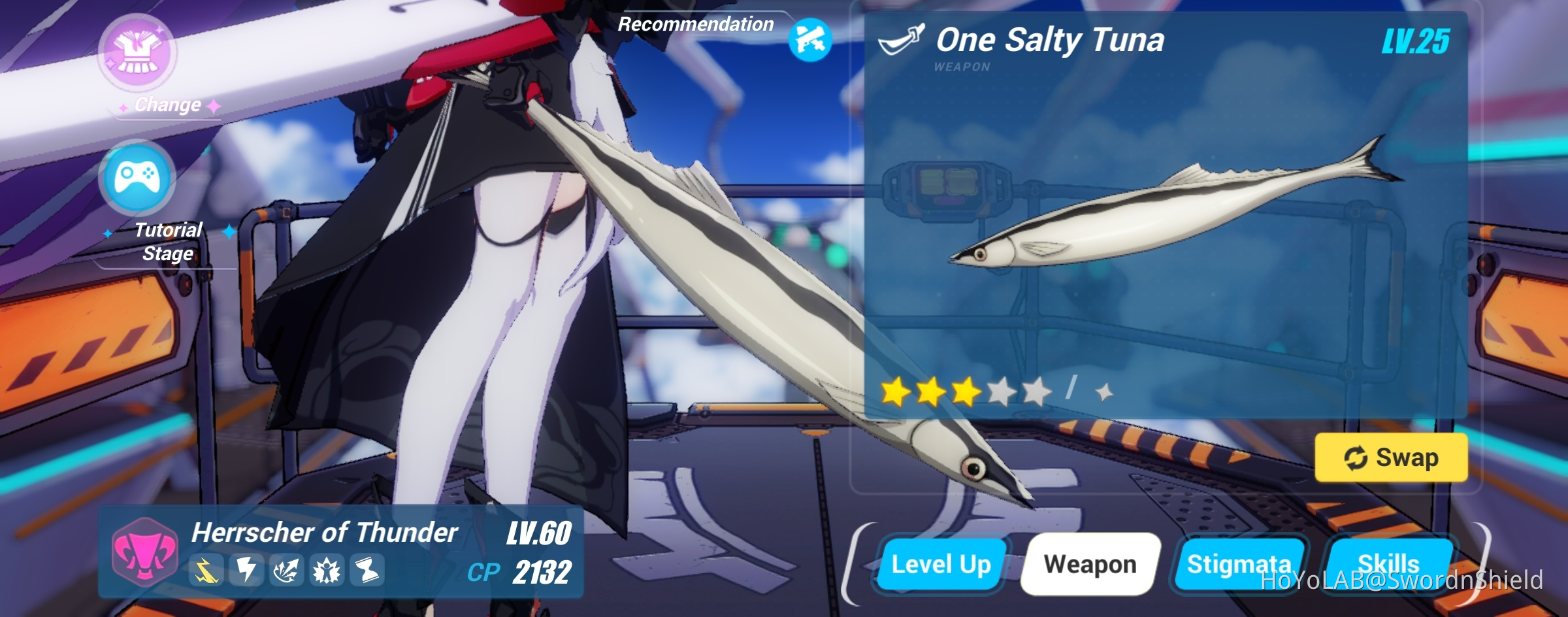Switch to the Stigmata tab
1568x617 pixels.
pyautogui.click(x=1241, y=565)
